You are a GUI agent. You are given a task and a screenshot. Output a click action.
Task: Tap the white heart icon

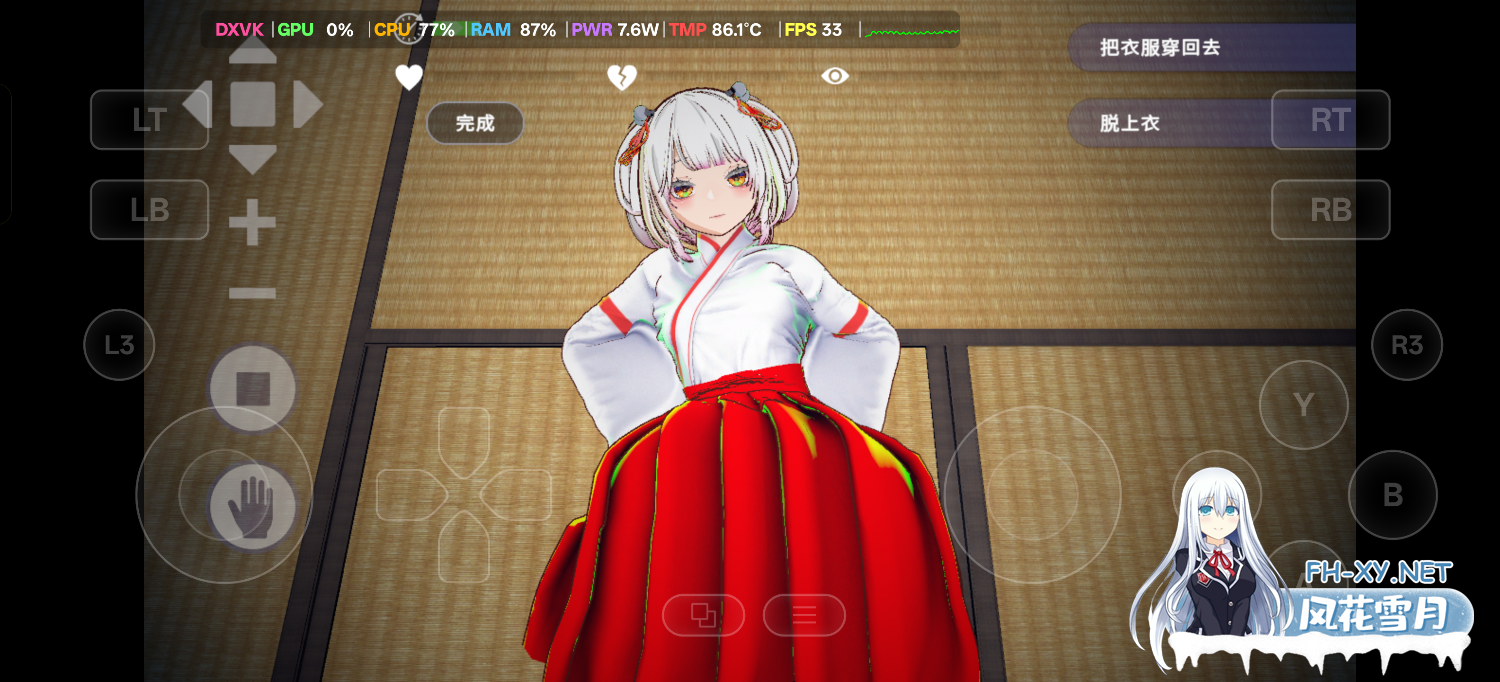[x=408, y=77]
